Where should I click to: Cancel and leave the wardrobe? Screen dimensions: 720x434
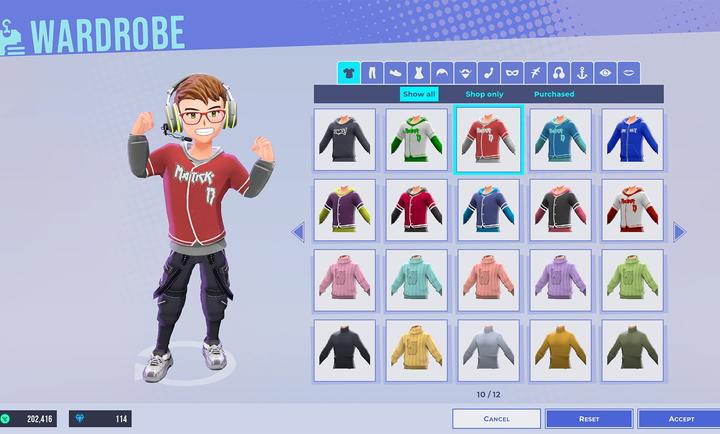click(496, 419)
